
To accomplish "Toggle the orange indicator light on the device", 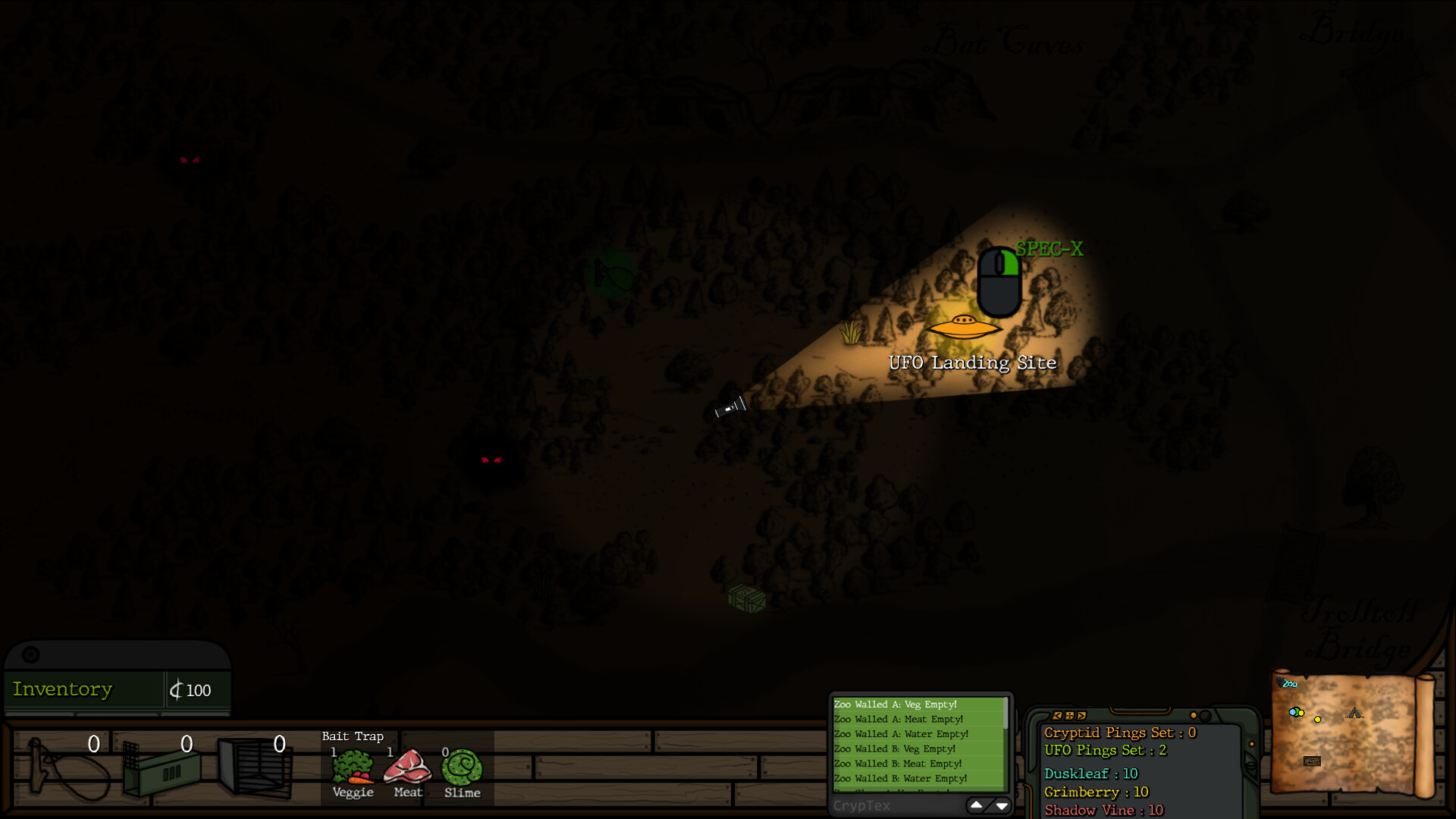I will pos(1193,715).
